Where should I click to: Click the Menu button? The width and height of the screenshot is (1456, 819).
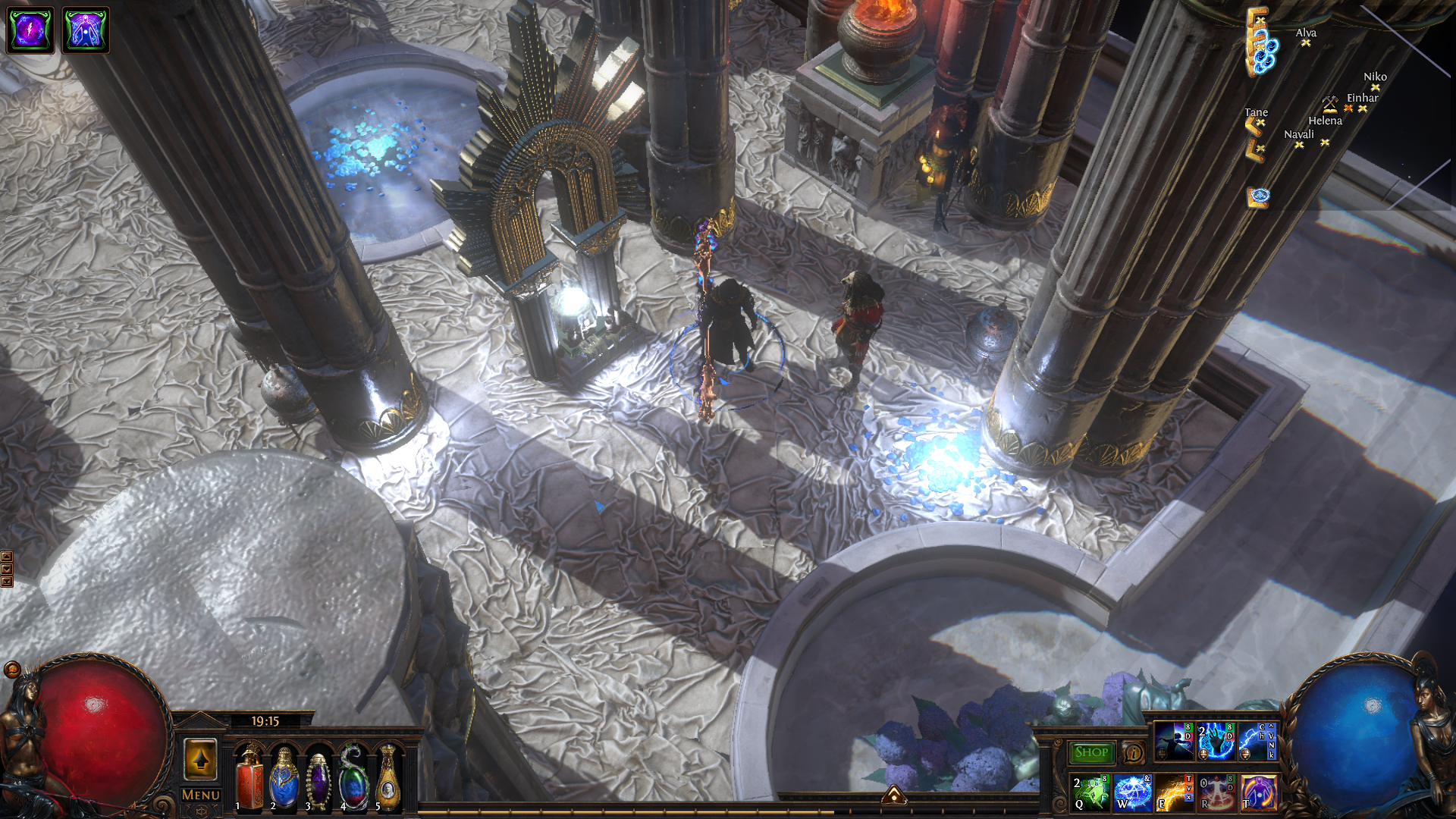(x=201, y=795)
